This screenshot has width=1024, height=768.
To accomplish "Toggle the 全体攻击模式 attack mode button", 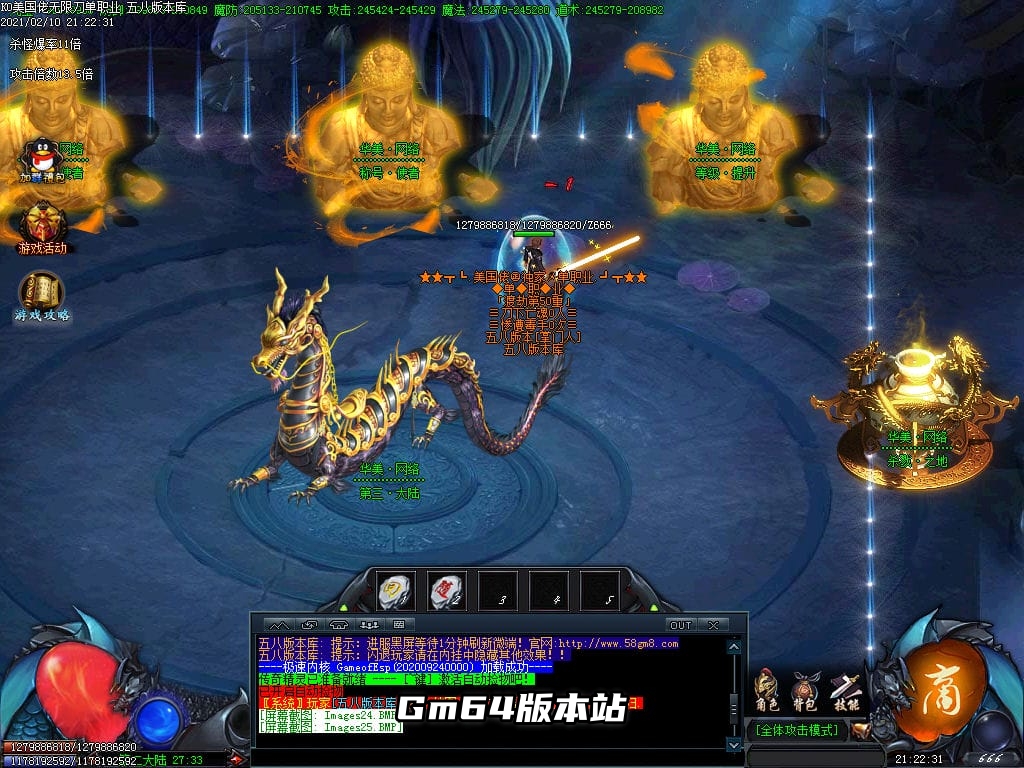I will (797, 731).
